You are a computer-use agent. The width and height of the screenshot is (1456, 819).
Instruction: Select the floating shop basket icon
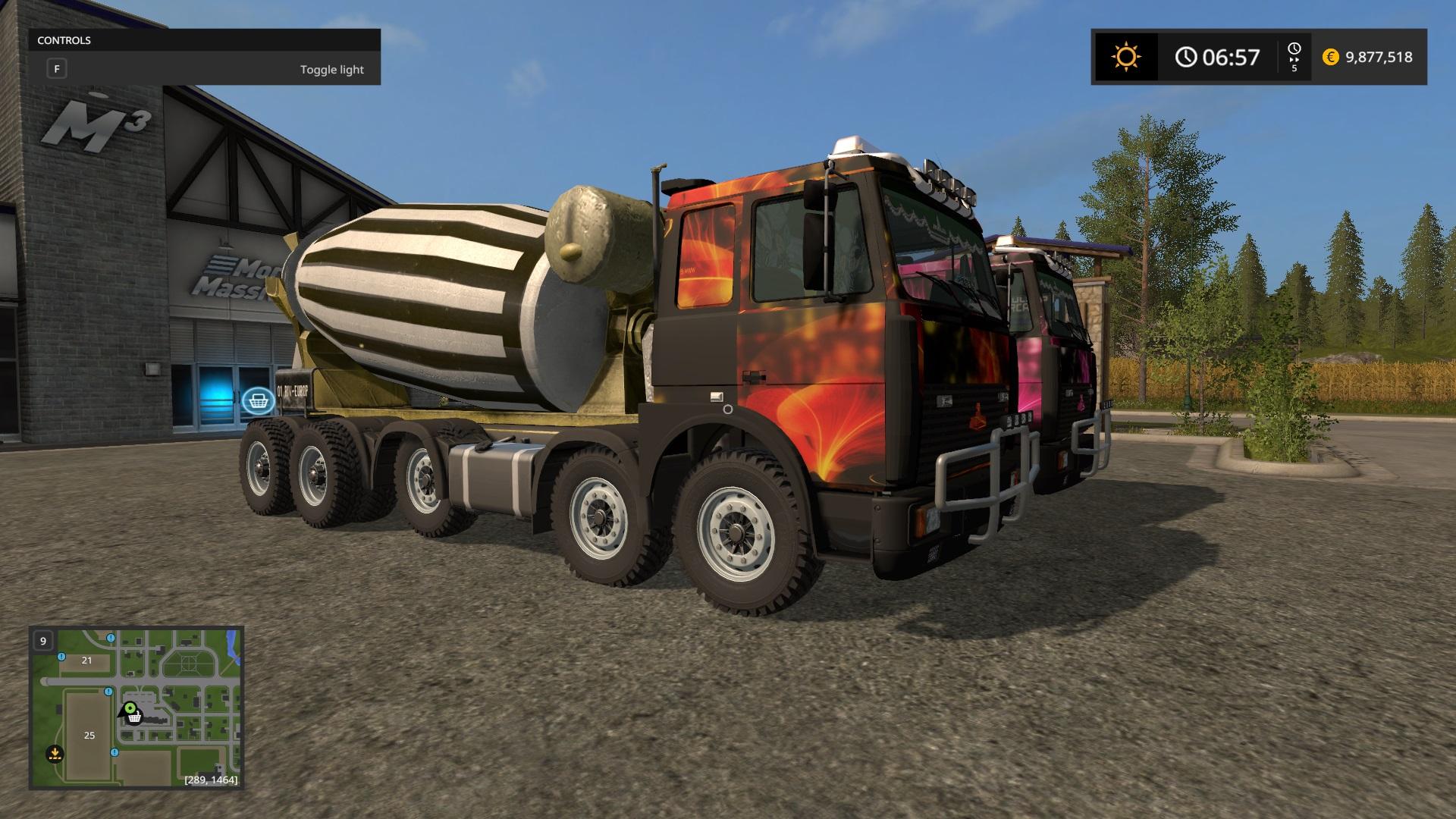tap(258, 399)
